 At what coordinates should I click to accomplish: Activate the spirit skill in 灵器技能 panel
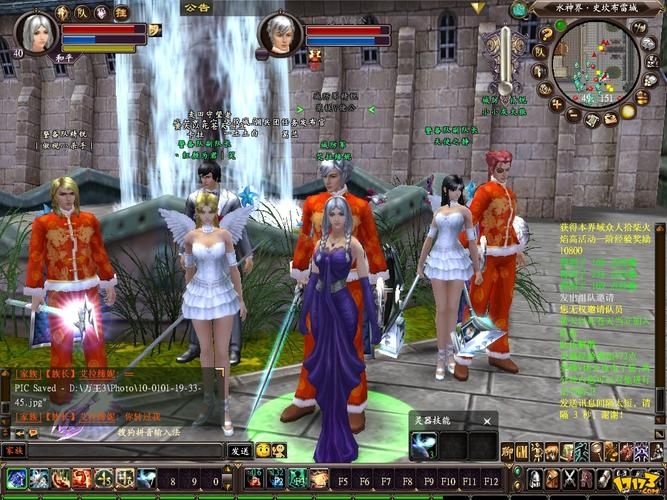pyautogui.click(x=423, y=445)
